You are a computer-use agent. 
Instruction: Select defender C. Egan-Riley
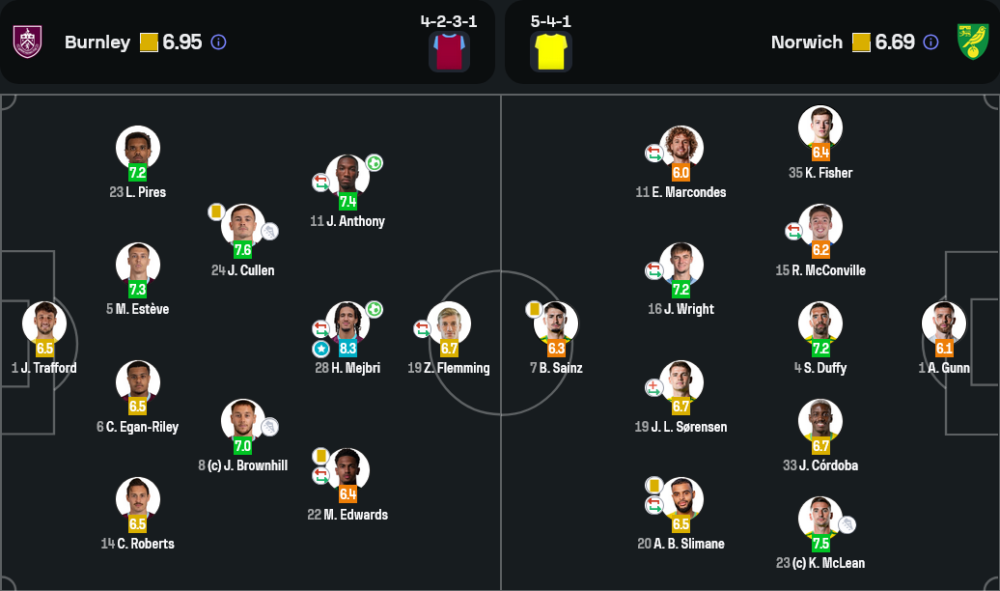coord(138,382)
